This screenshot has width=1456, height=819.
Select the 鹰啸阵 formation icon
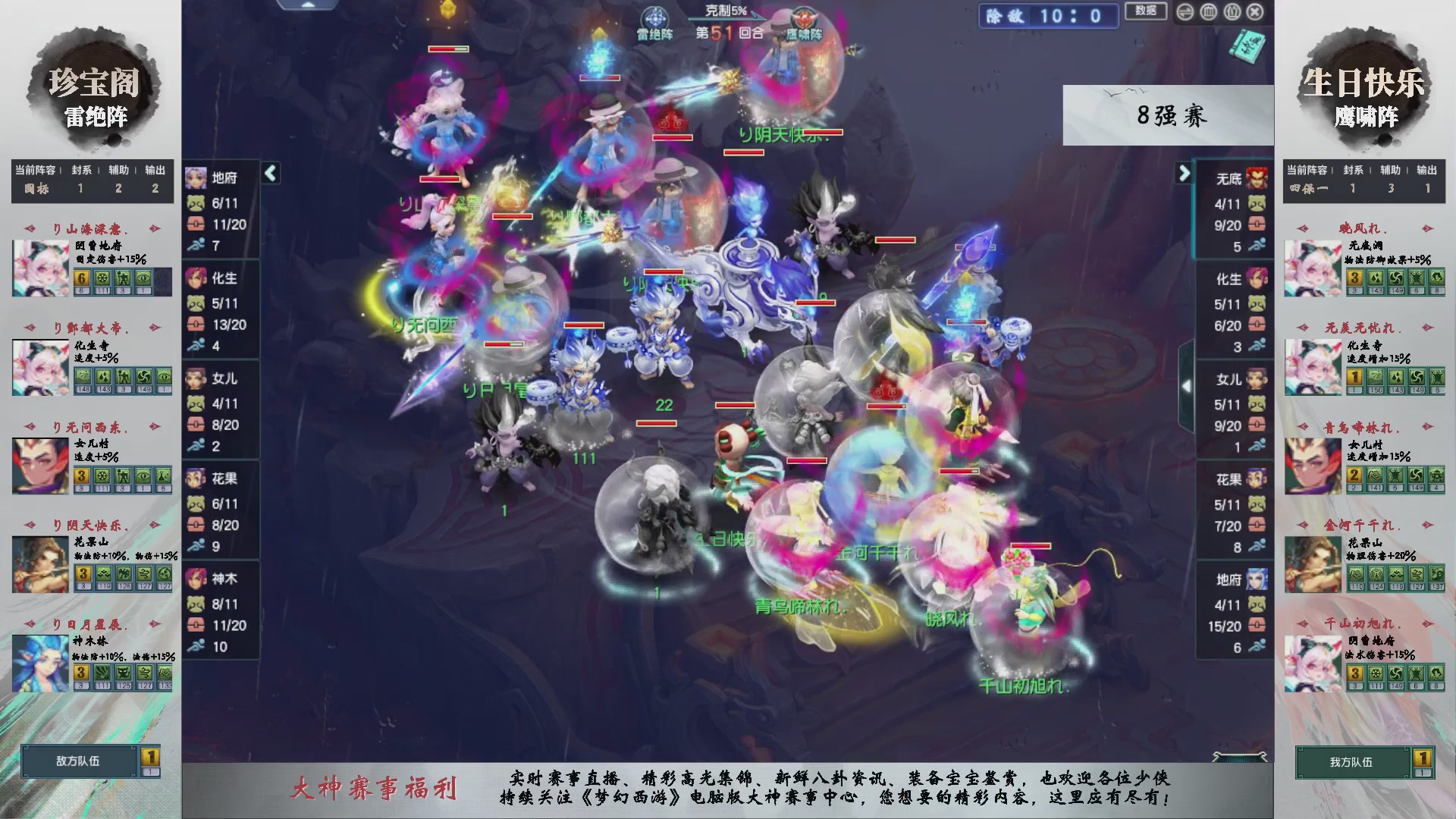[x=804, y=17]
